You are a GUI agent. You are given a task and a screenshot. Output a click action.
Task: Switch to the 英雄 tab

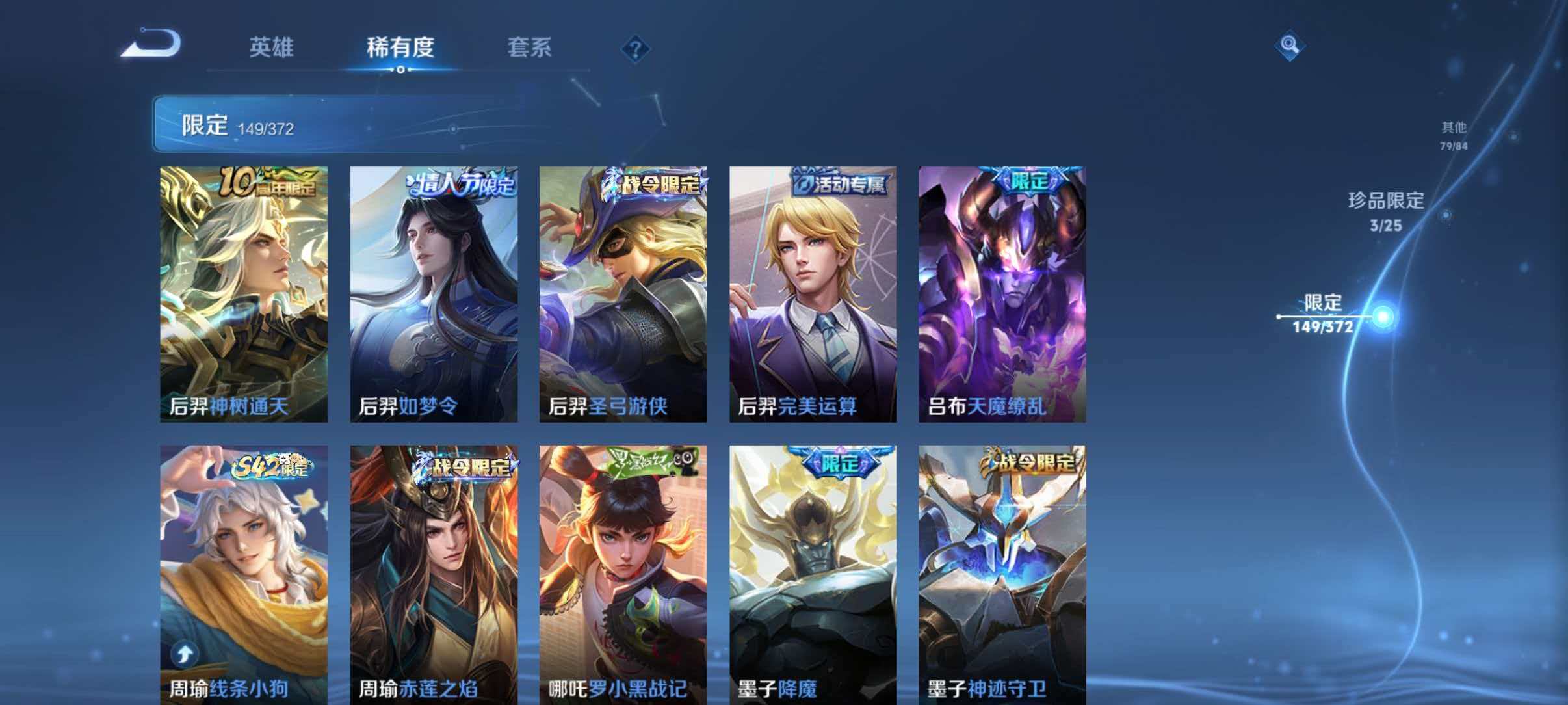pos(273,48)
